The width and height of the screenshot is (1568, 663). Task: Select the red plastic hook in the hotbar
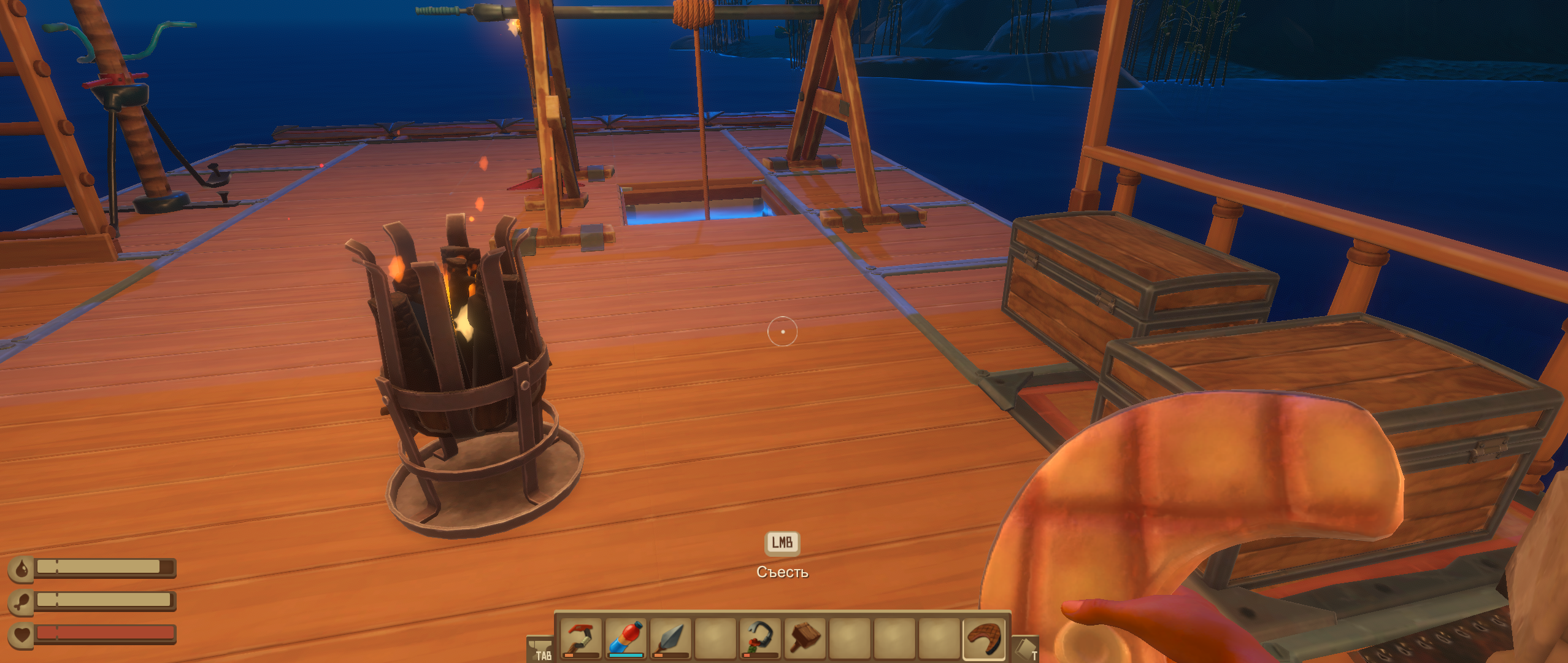point(580,638)
